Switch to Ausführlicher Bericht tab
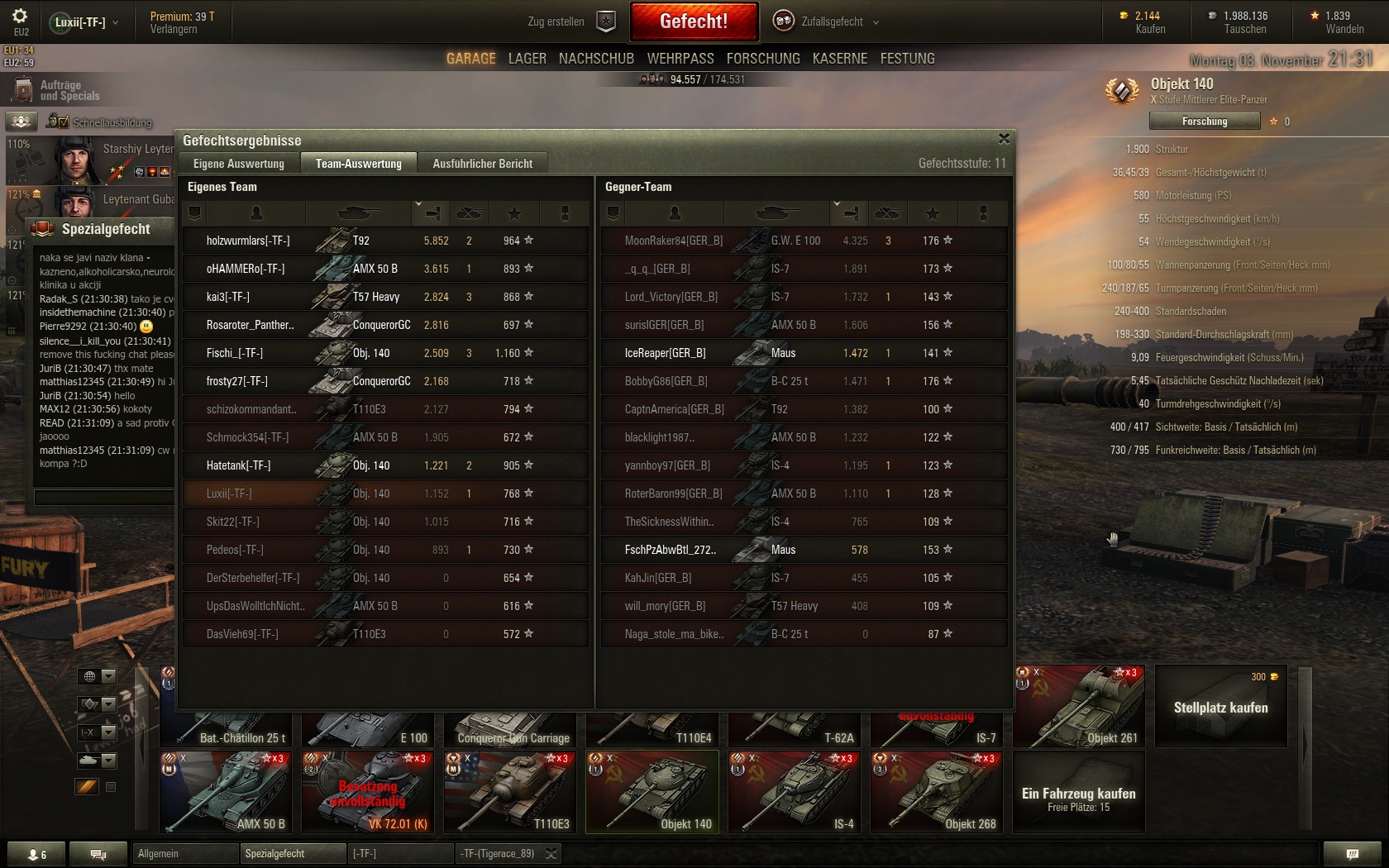 pyautogui.click(x=483, y=164)
